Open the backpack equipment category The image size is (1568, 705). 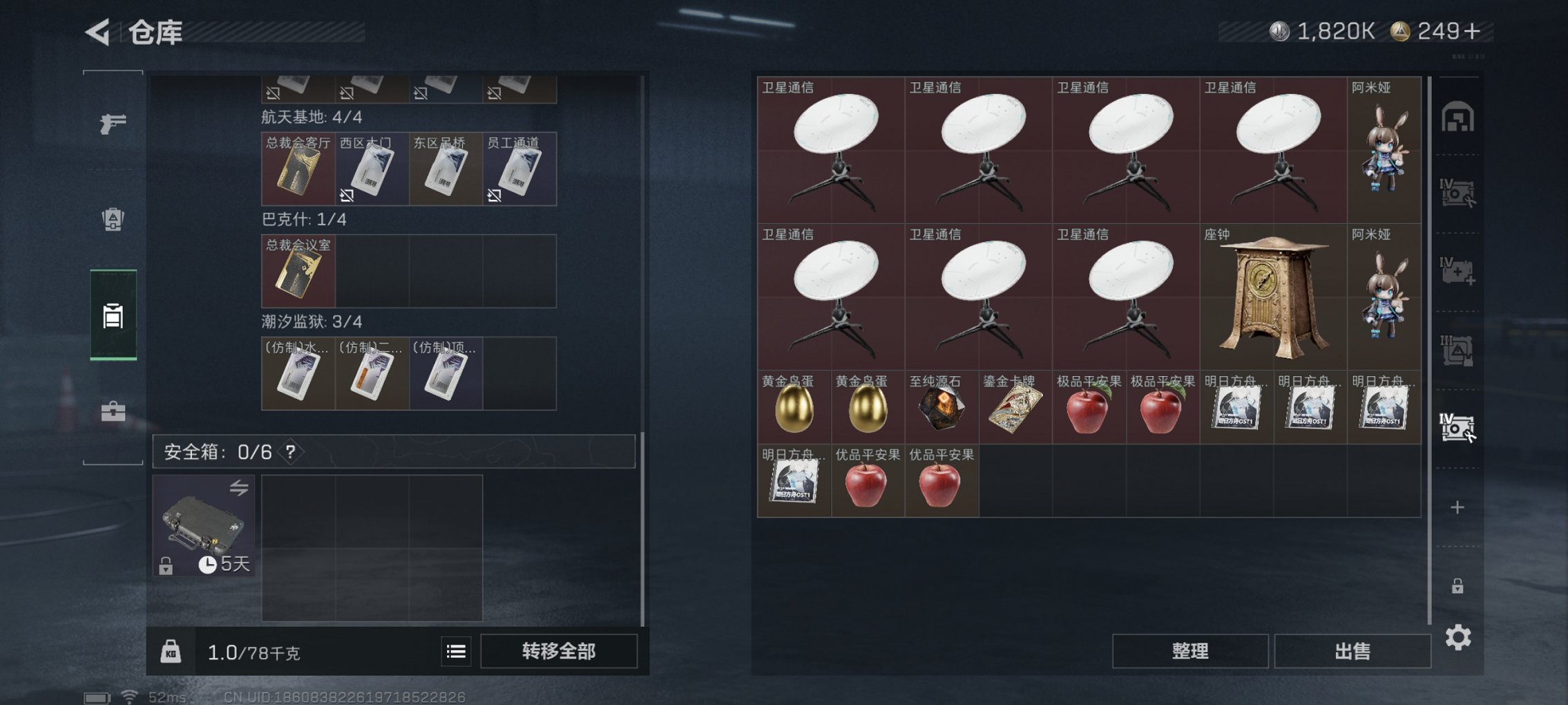coord(113,219)
